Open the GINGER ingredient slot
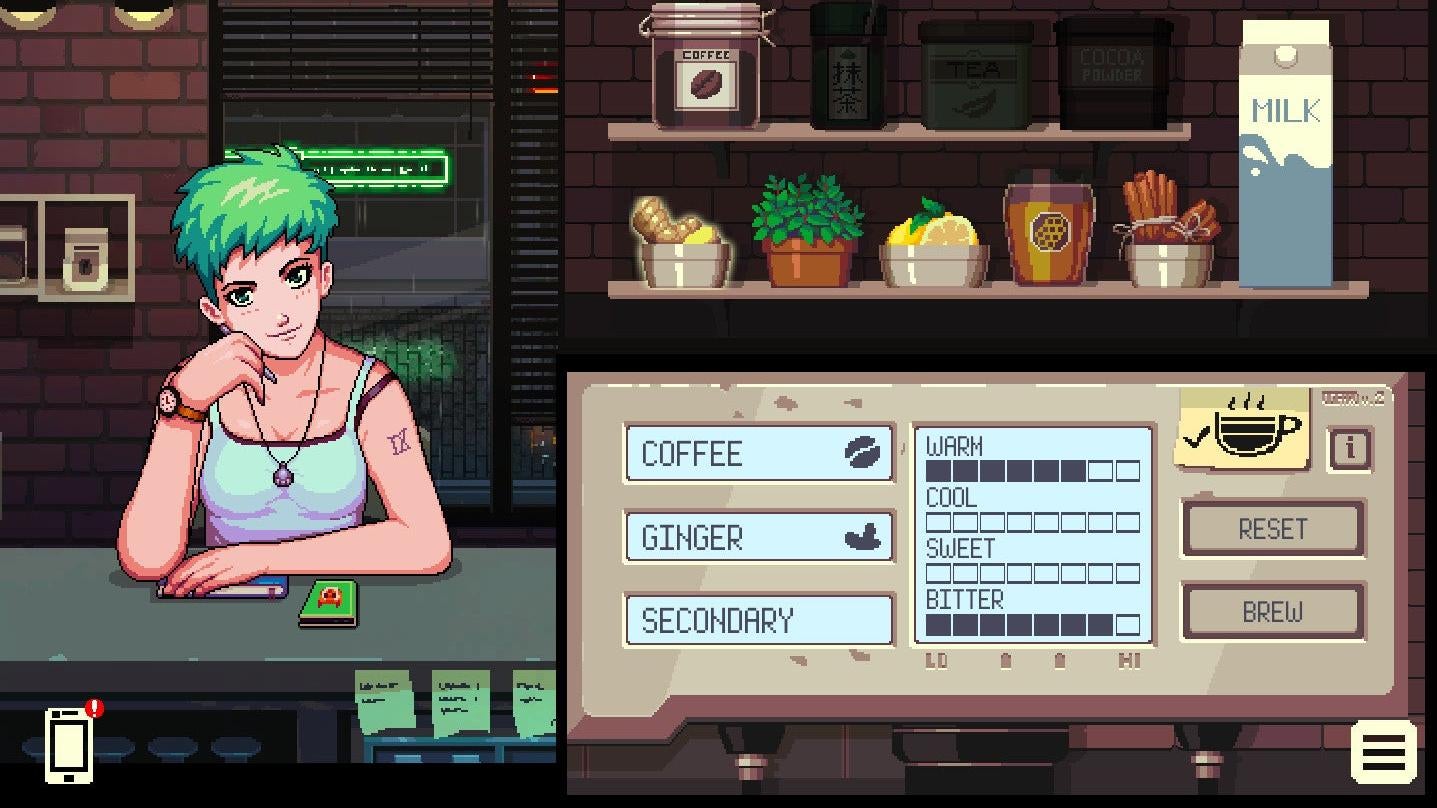This screenshot has height=808, width=1437. 758,537
